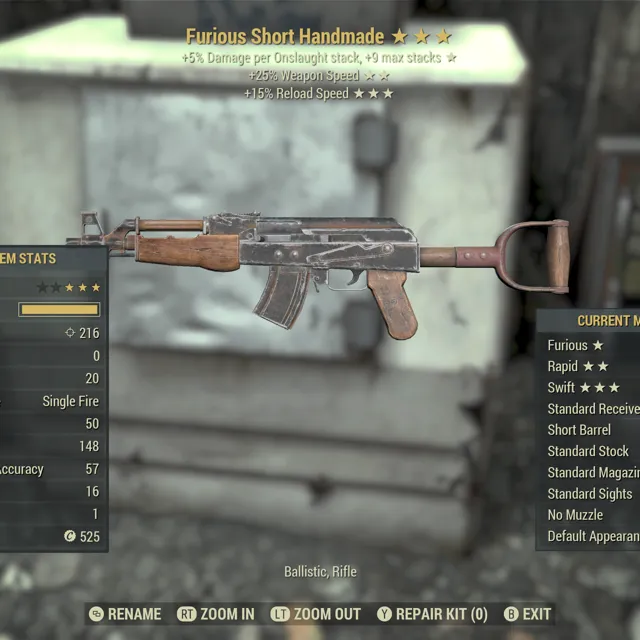Use the Repair Kit (0) option
Image resolution: width=640 pixels, height=640 pixels.
432,614
